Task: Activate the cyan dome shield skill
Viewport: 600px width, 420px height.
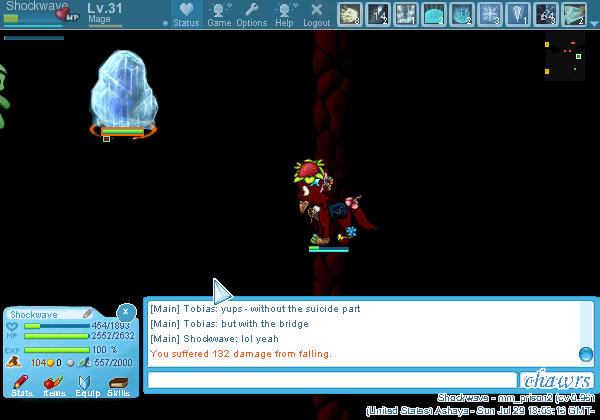Action: [x=434, y=13]
